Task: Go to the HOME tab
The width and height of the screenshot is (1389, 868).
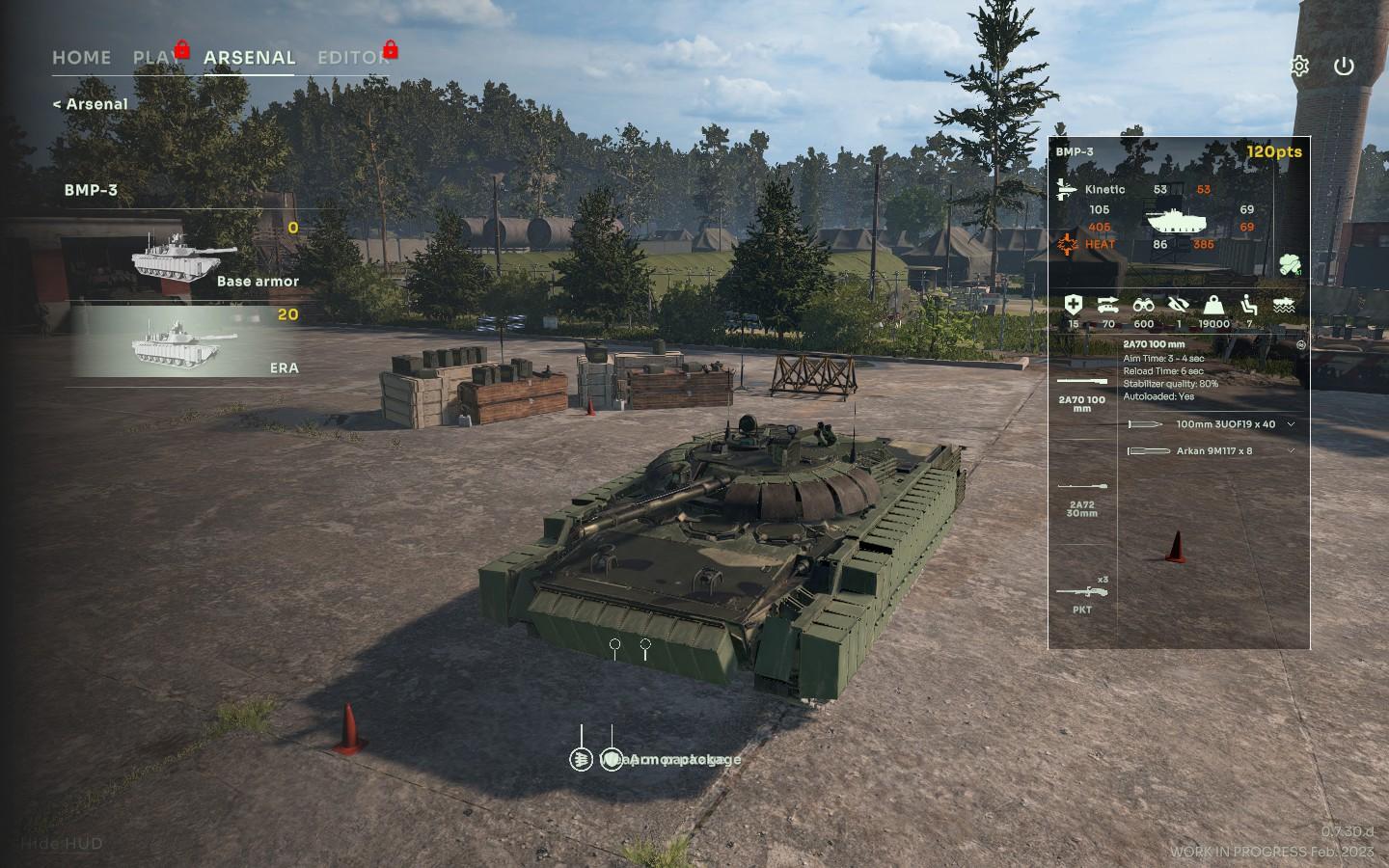Action: point(81,58)
